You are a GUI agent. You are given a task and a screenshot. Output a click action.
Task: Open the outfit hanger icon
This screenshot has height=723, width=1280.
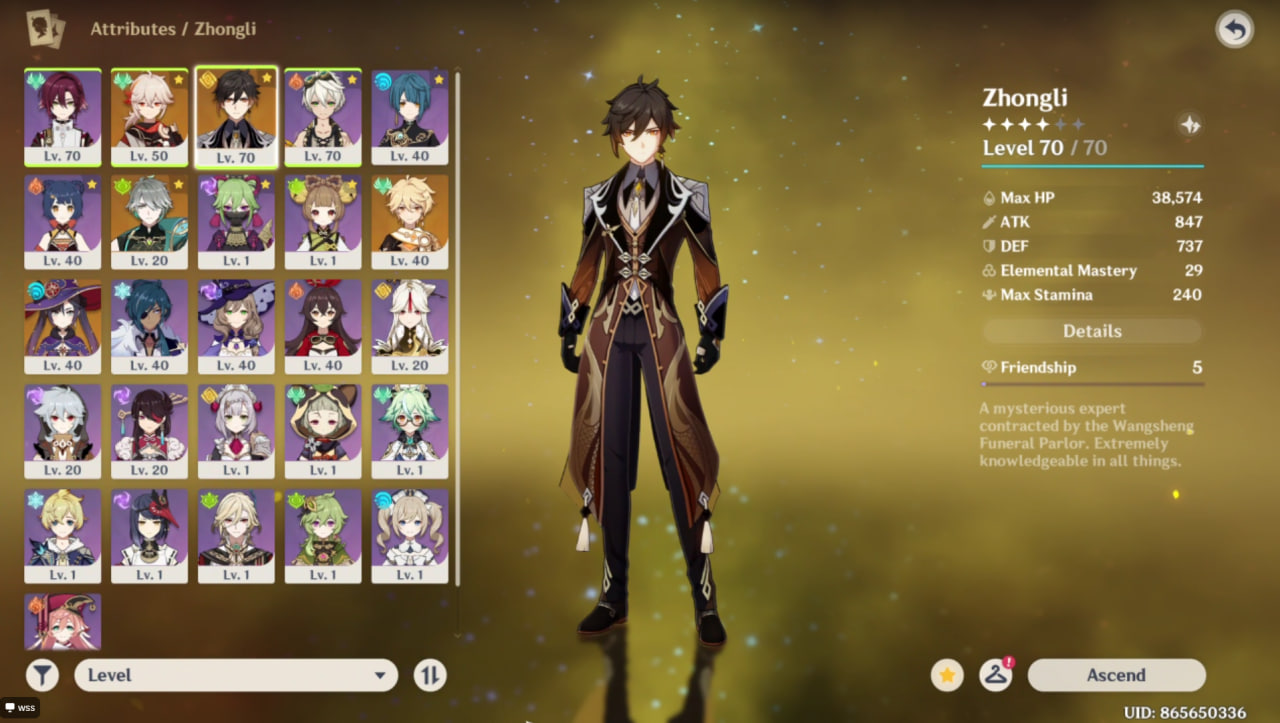995,675
